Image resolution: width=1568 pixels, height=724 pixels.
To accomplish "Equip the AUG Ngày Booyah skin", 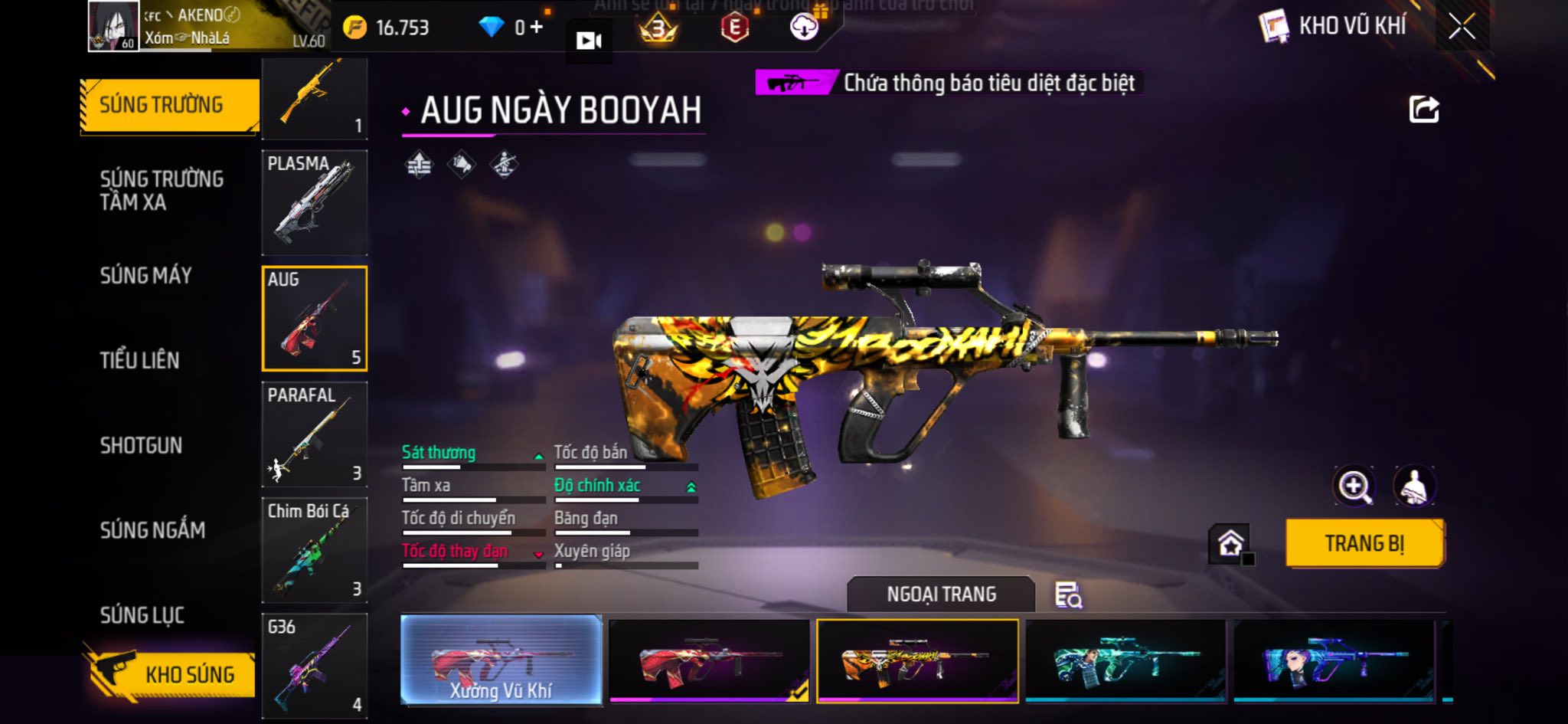I will pyautogui.click(x=1364, y=543).
